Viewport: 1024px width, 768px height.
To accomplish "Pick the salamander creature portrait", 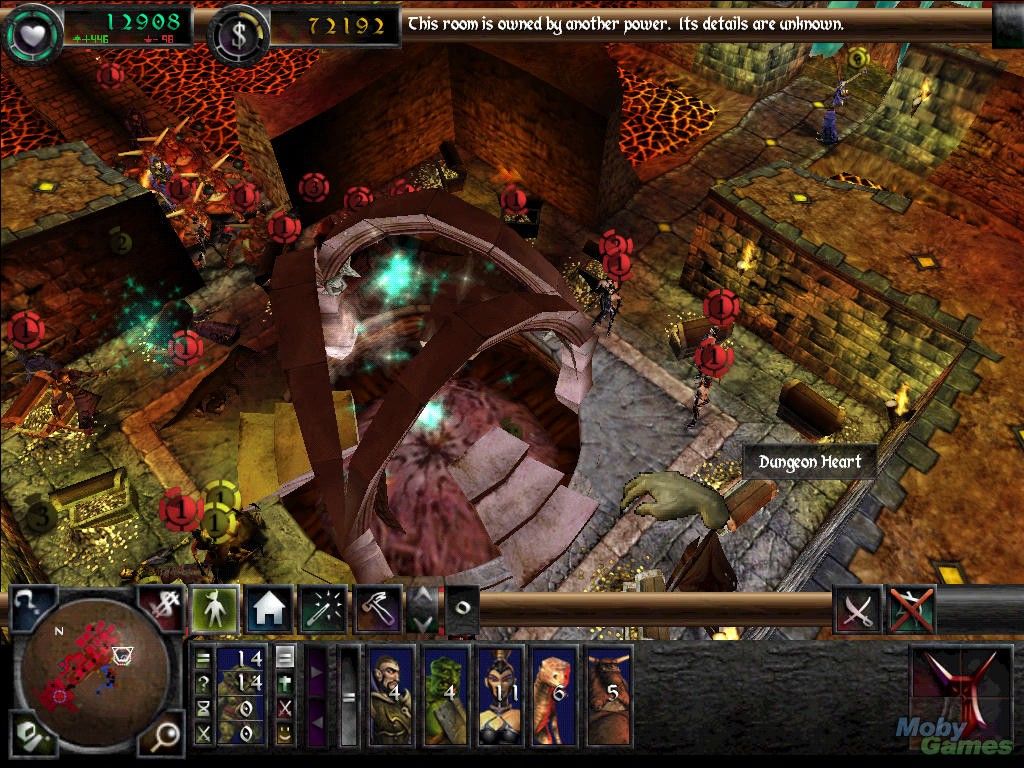I will [x=554, y=696].
